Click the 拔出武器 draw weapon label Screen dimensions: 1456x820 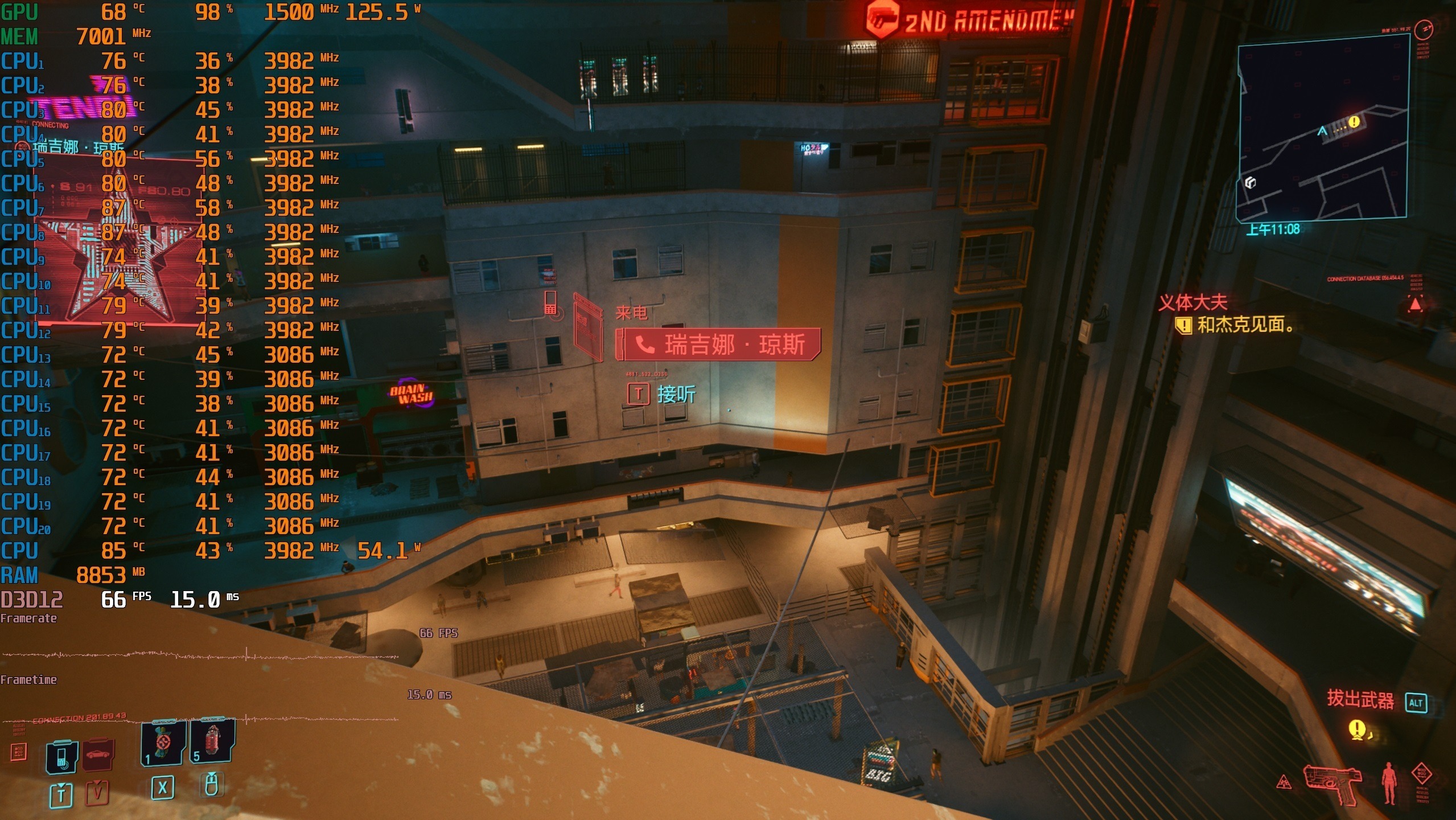(1360, 699)
